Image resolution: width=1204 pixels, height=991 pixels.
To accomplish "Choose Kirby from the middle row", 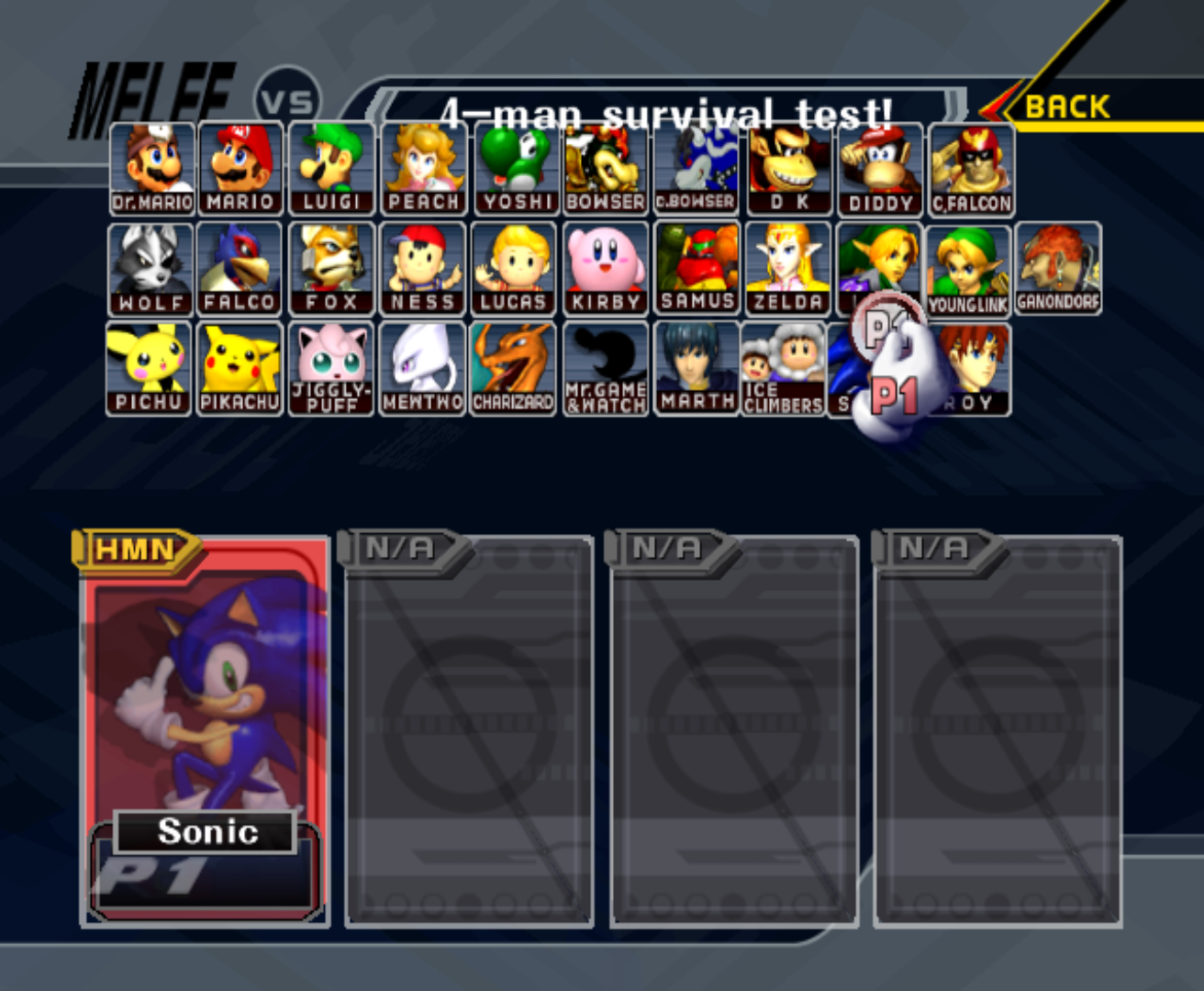I will coord(606,267).
